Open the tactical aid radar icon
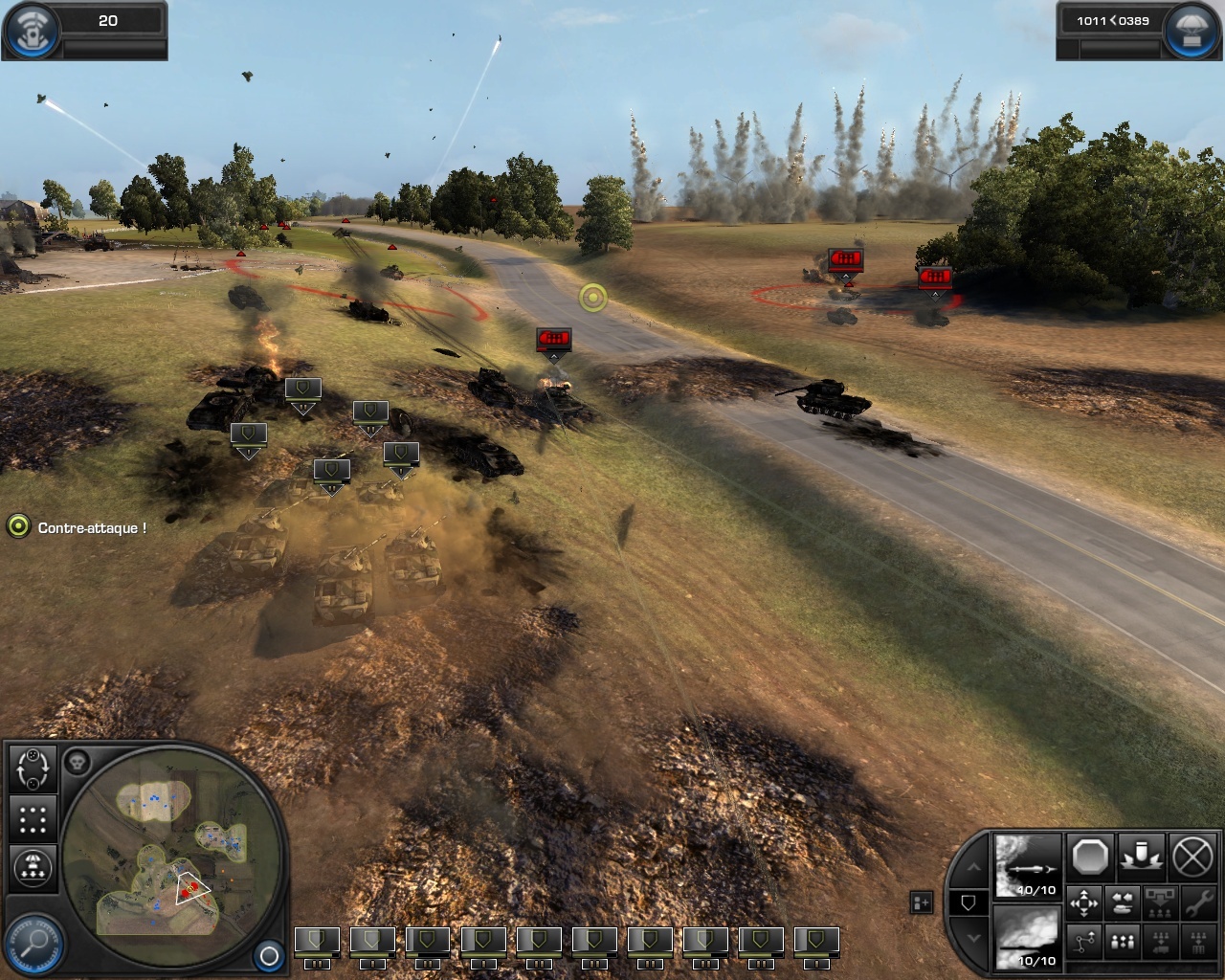Viewport: 1225px width, 980px height. click(32, 31)
